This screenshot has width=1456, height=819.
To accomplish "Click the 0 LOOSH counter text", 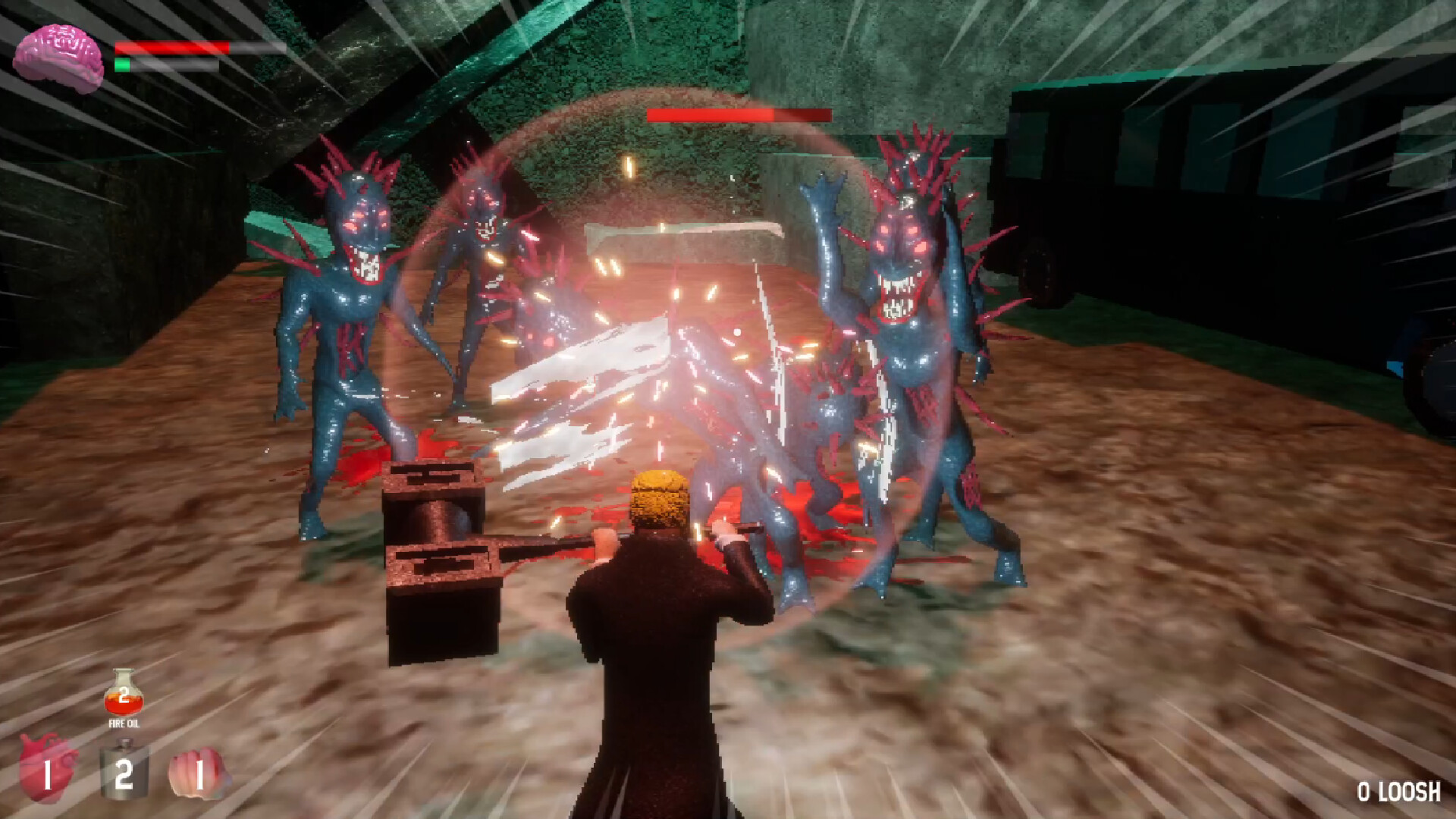I will 1398,791.
